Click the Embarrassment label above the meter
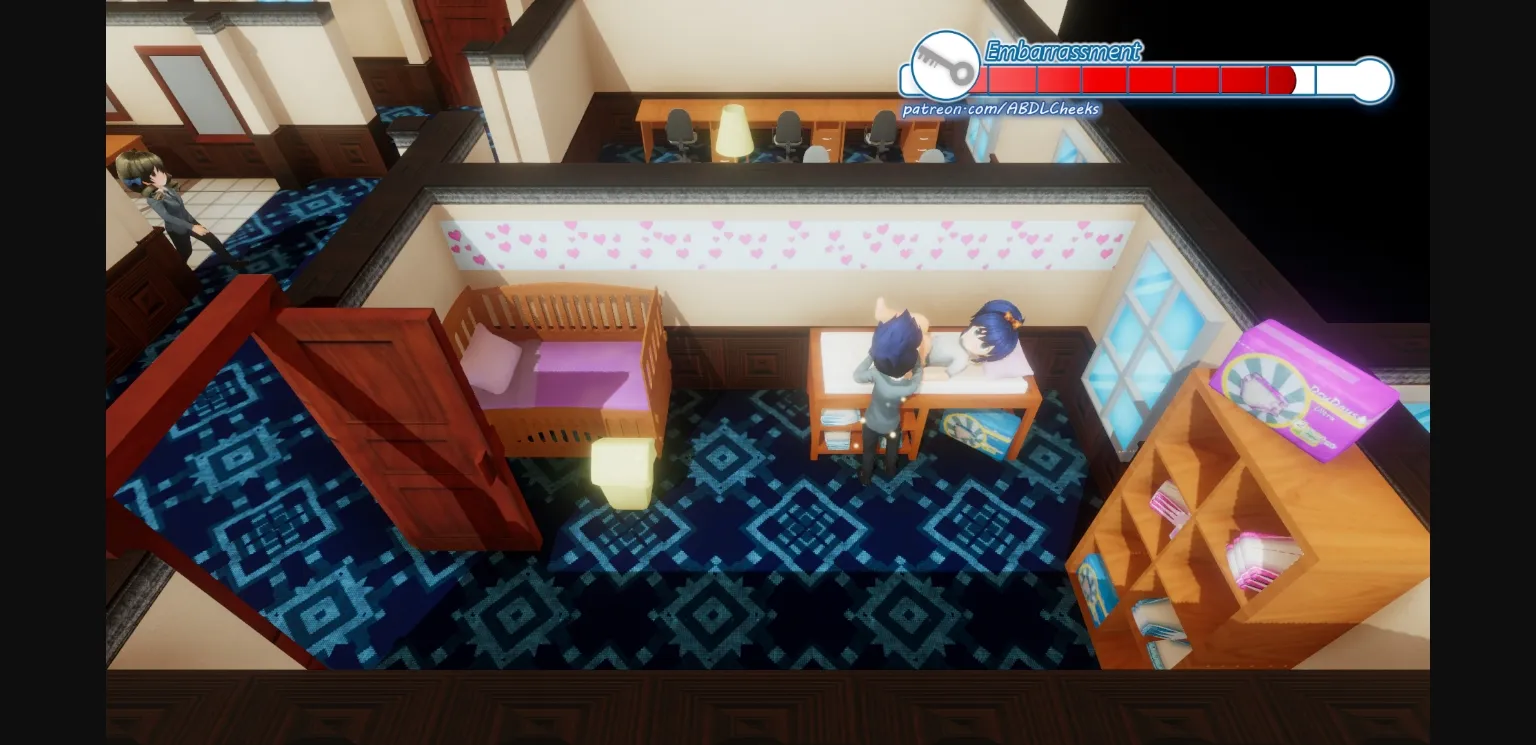The height and width of the screenshot is (745, 1536). [x=1062, y=51]
